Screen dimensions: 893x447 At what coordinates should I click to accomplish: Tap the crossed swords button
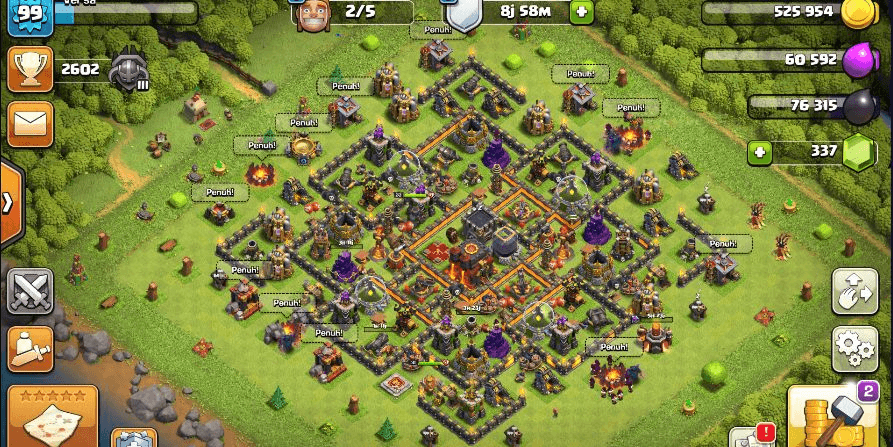[30, 291]
